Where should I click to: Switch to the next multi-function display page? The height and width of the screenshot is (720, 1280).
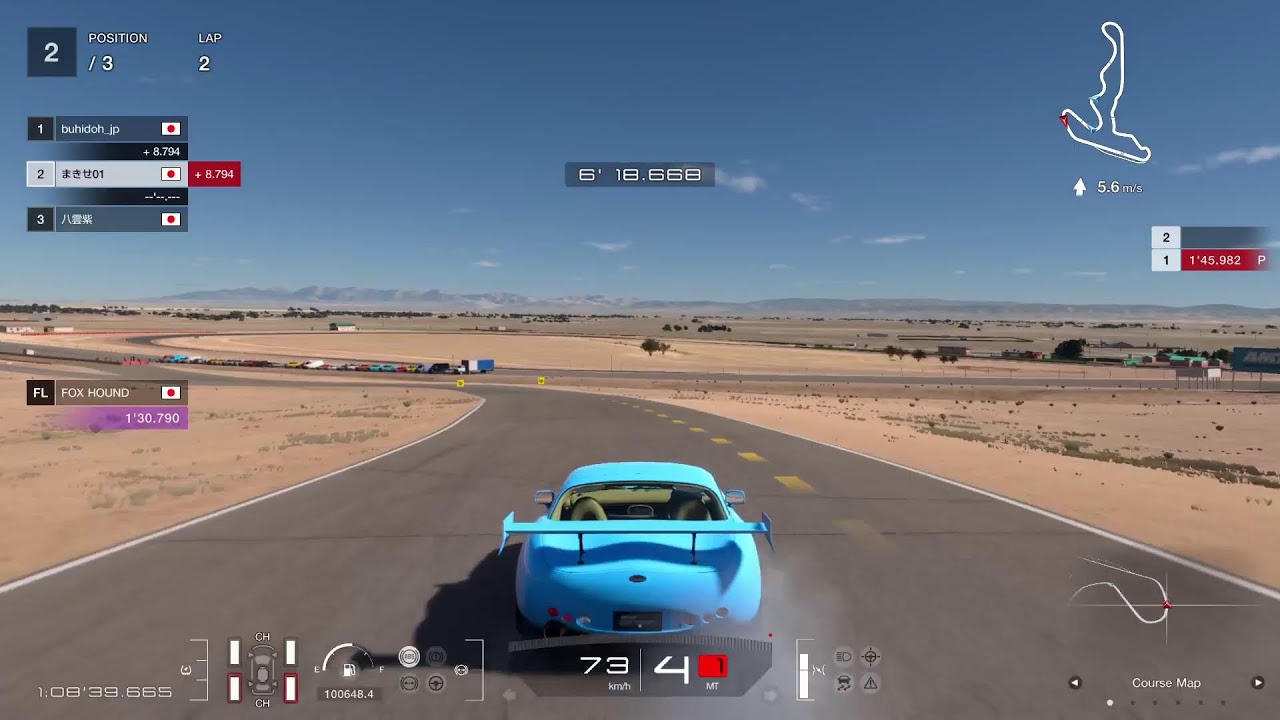coord(1258,683)
